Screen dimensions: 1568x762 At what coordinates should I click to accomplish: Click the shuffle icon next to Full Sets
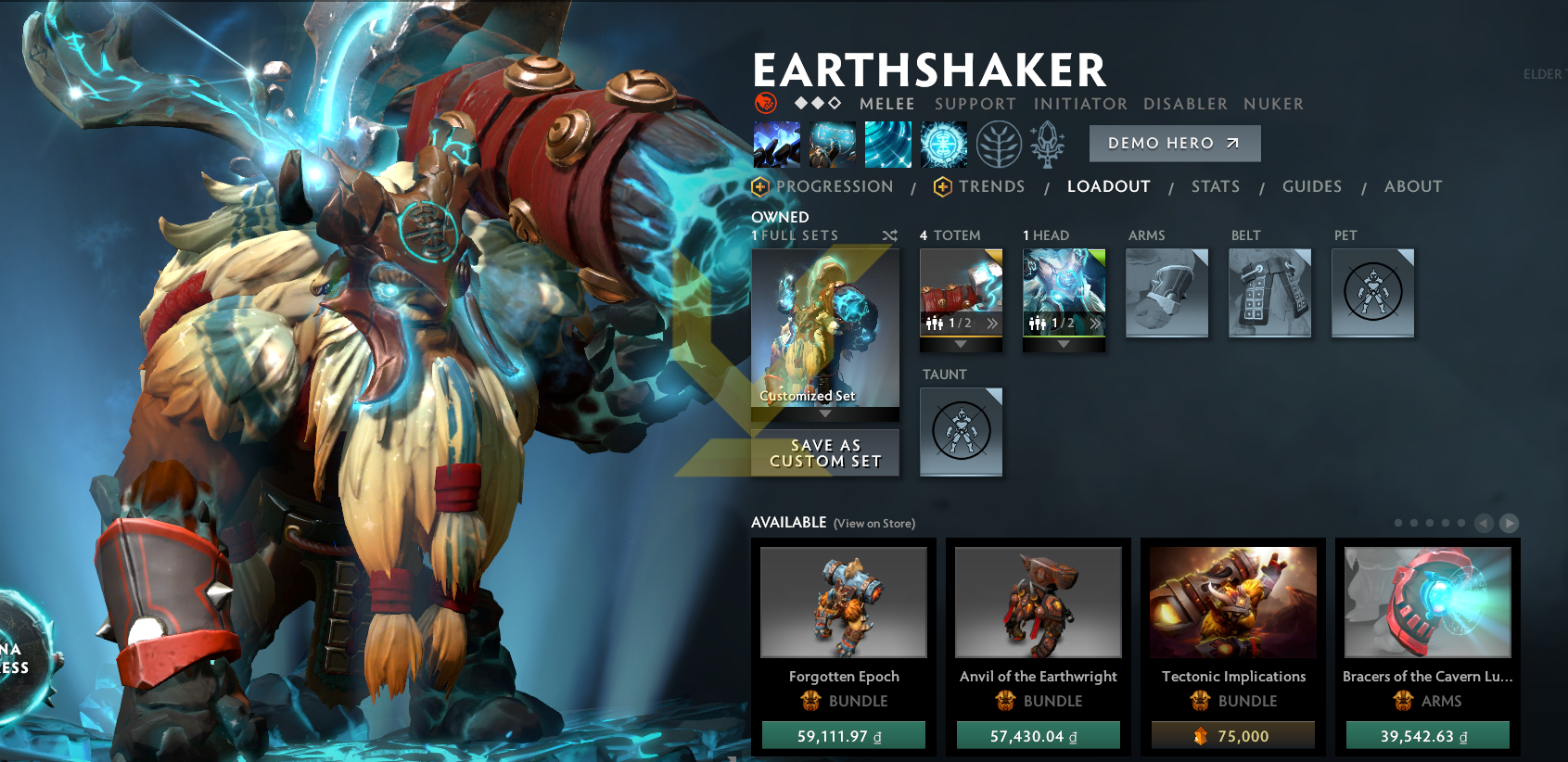889,235
